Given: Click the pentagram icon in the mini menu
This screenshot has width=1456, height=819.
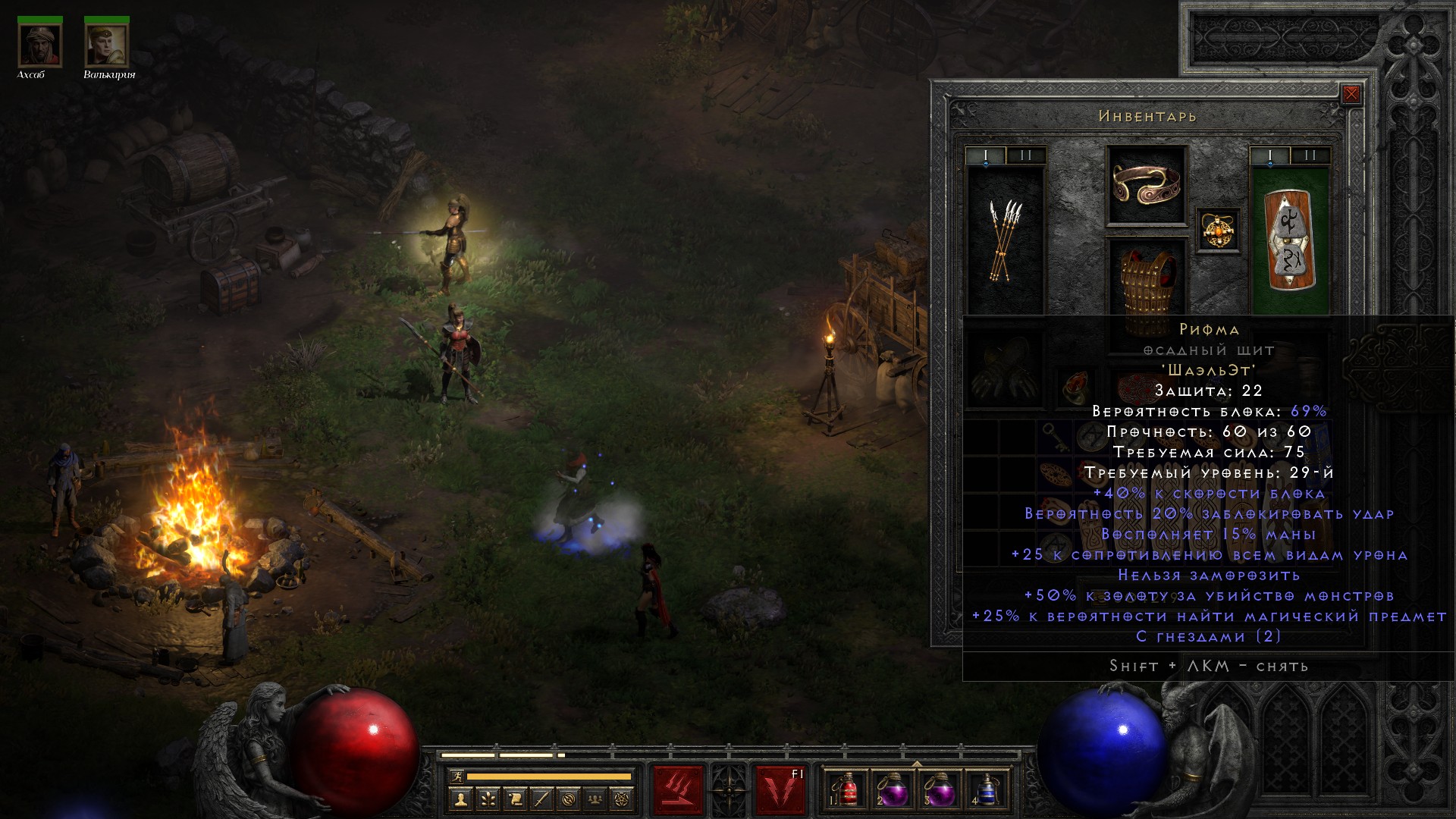Looking at the screenshot, I should (622, 799).
